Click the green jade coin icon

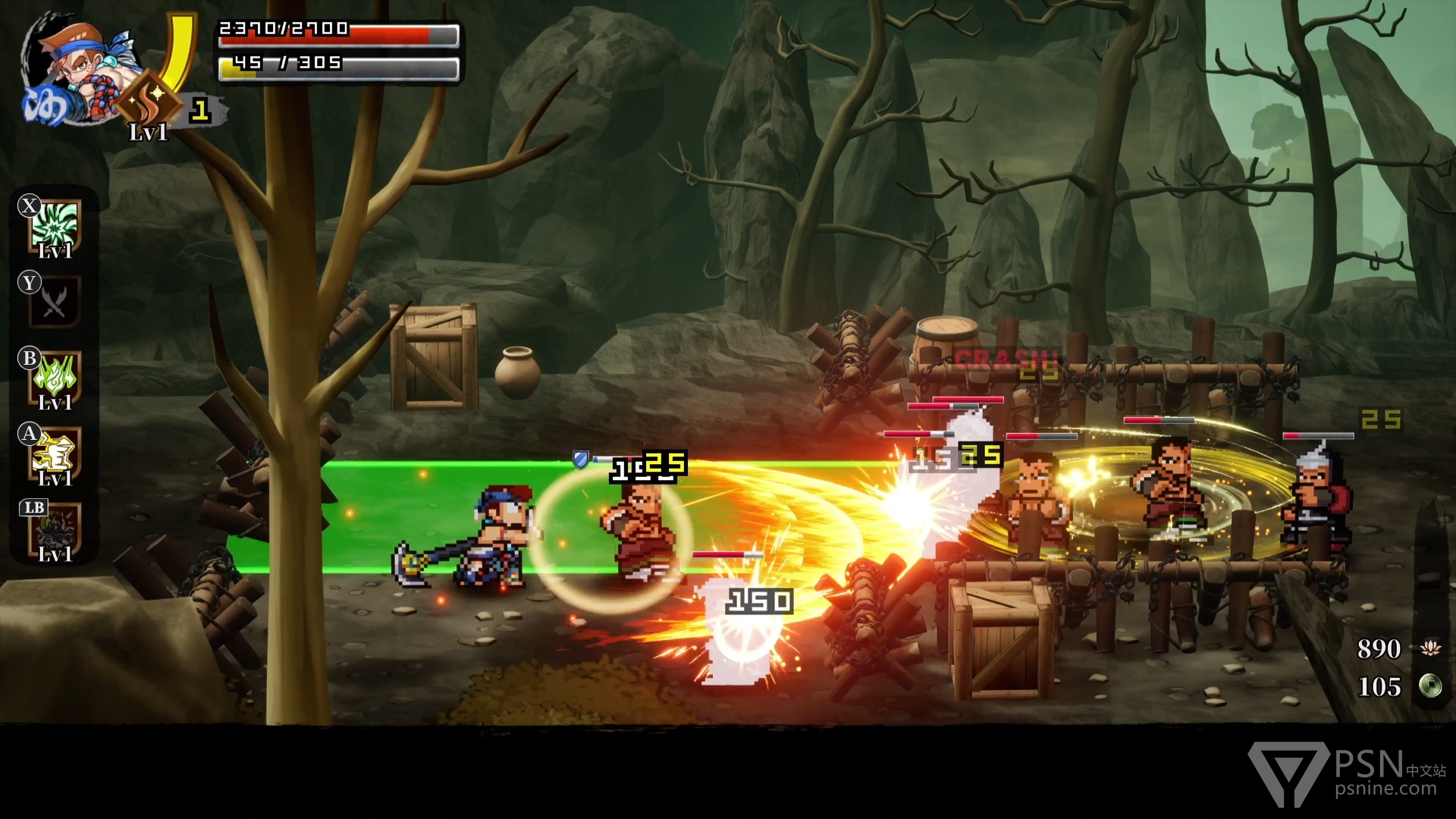point(1430,686)
